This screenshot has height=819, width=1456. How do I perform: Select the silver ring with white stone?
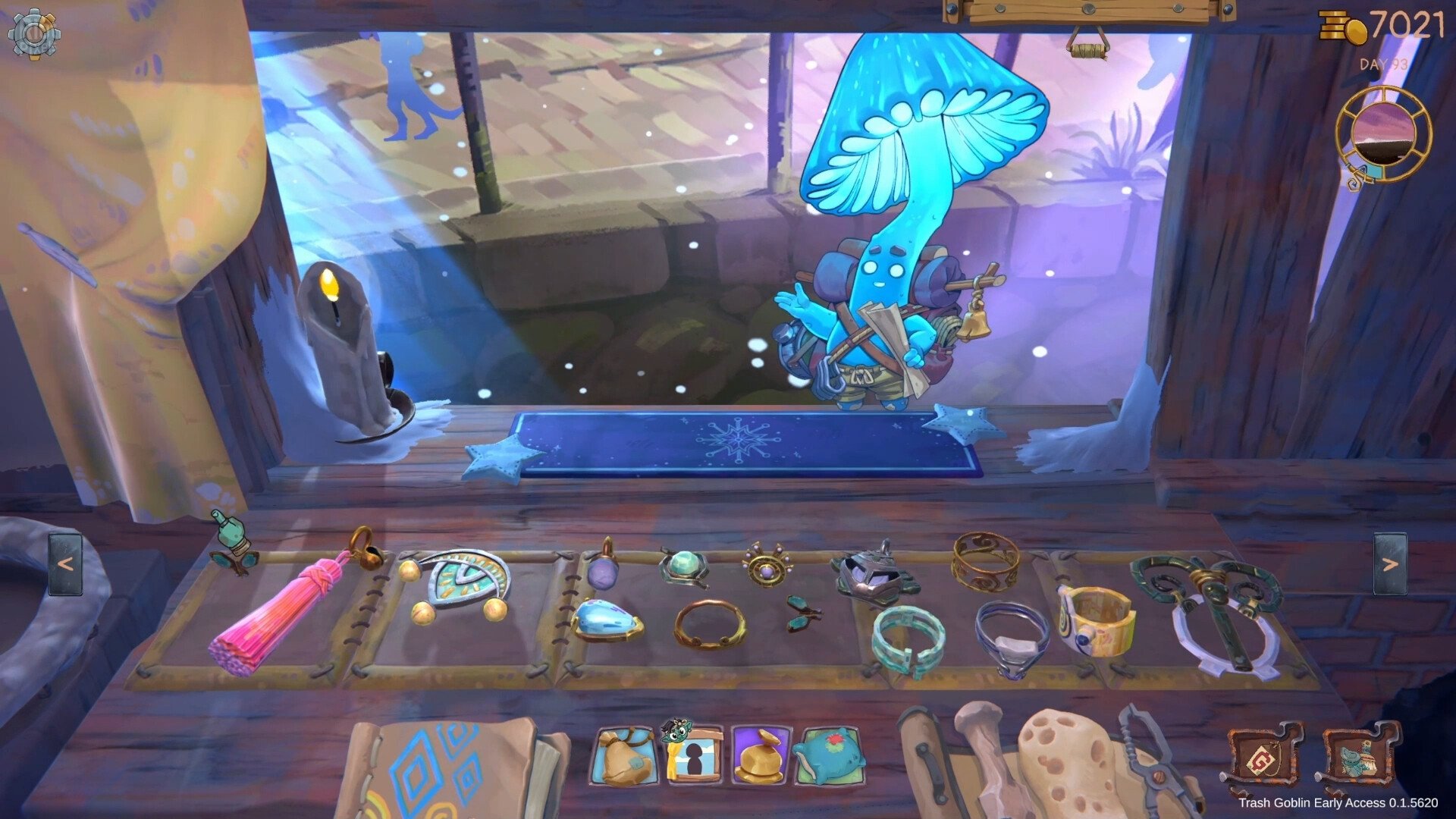(x=1012, y=637)
